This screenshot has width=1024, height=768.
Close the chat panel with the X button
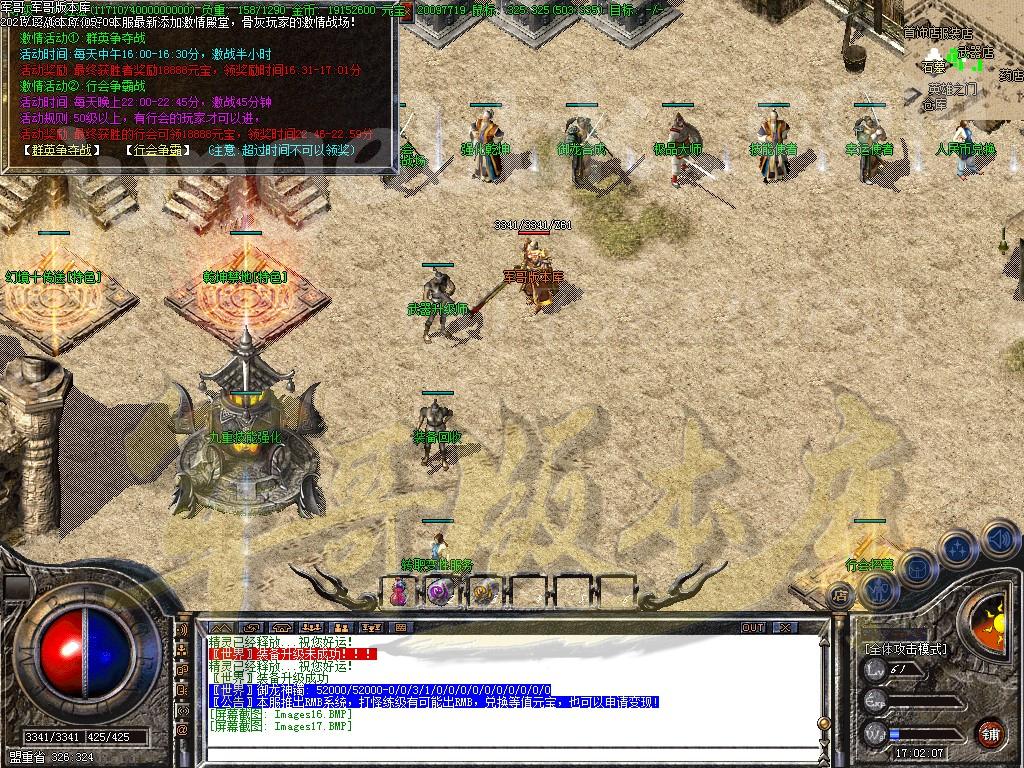coord(786,627)
